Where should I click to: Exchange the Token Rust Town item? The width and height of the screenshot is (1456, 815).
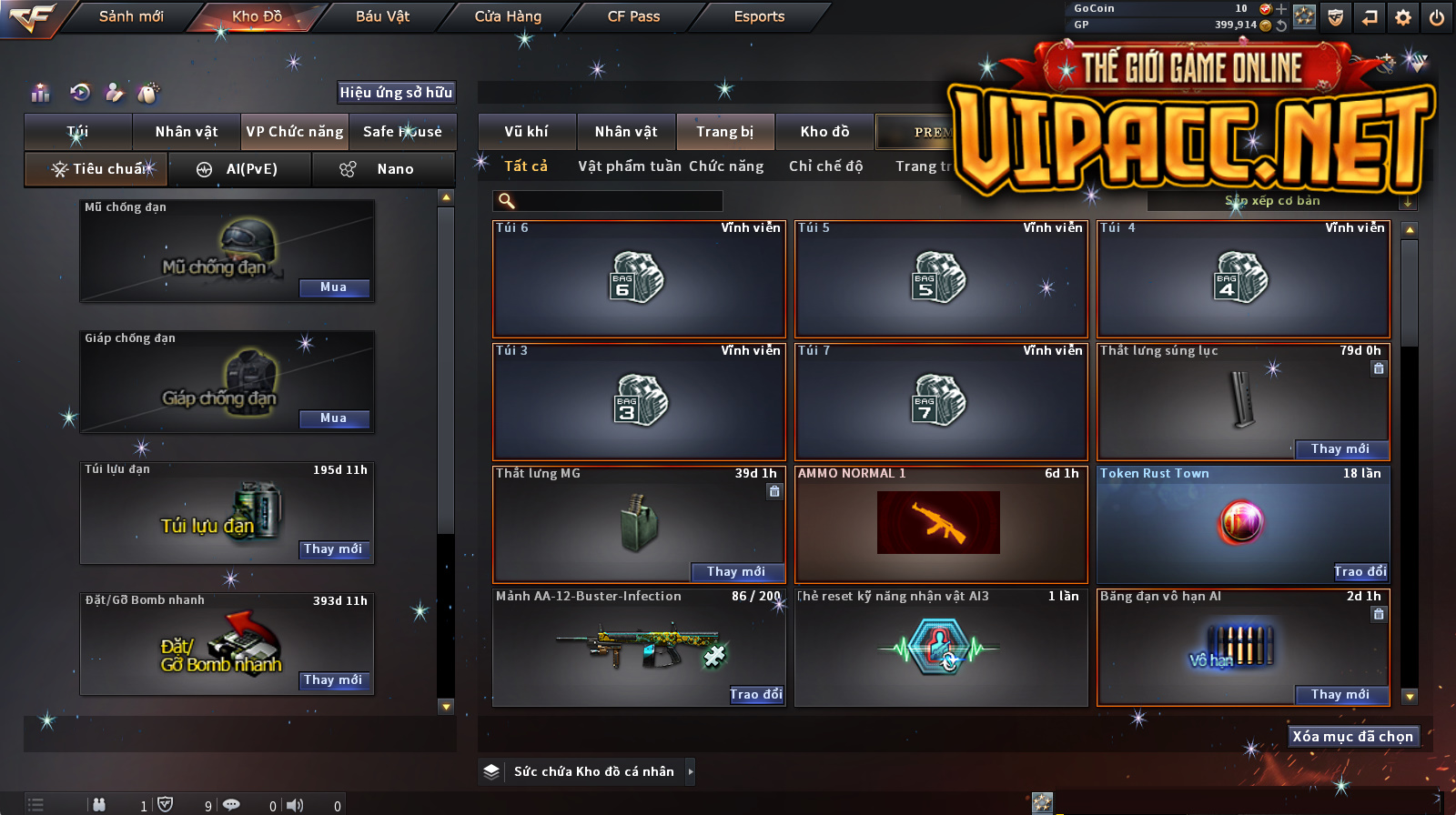click(1360, 571)
